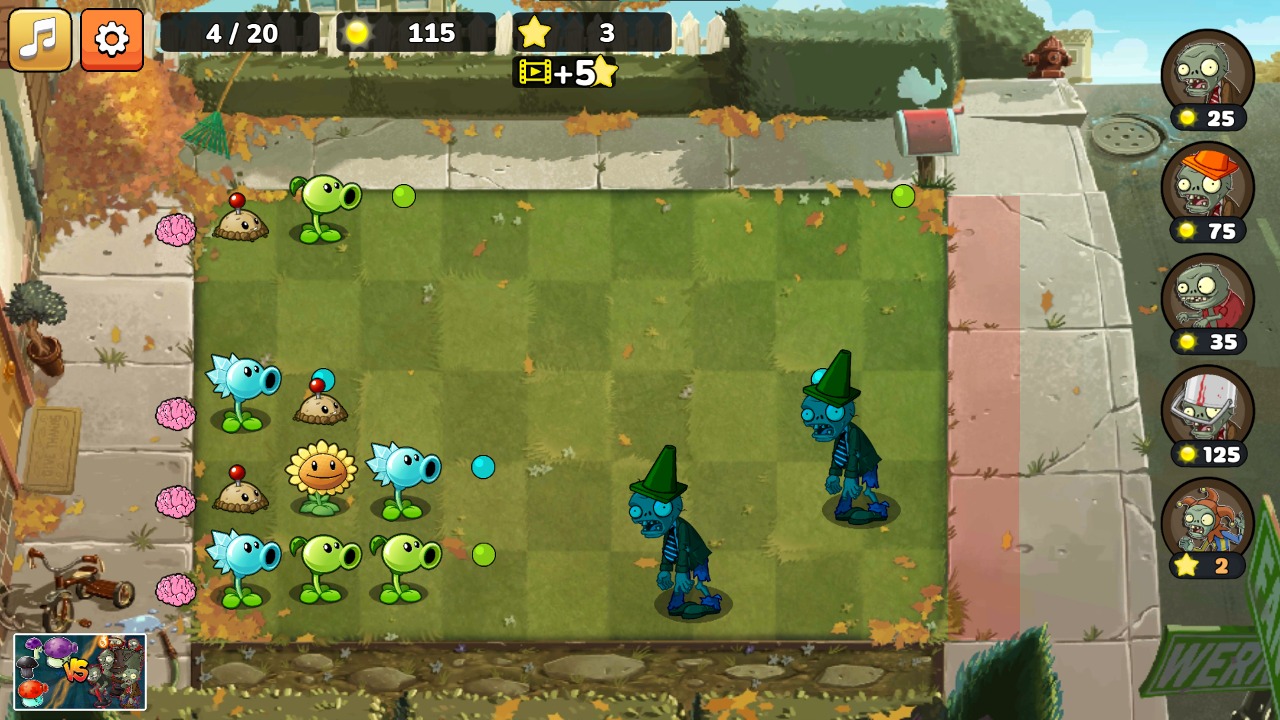Open the settings gear menu

coord(112,36)
